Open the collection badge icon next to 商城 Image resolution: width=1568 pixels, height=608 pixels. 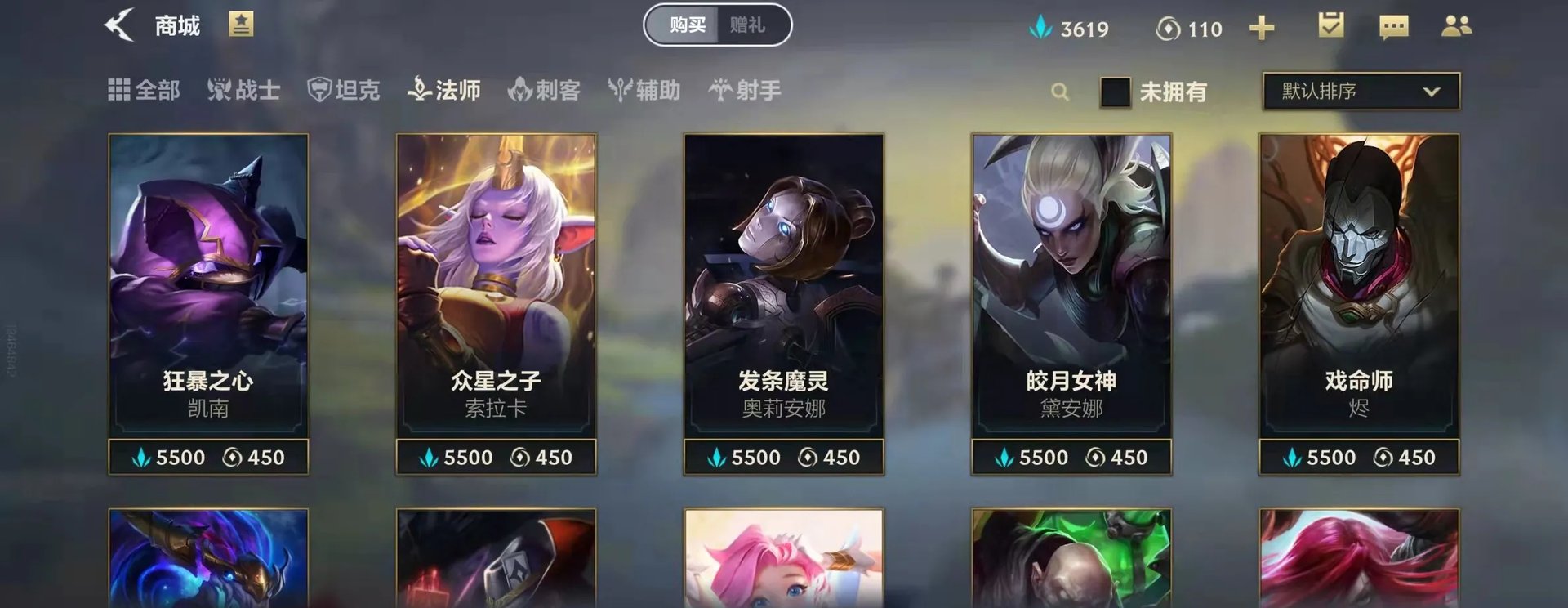pos(240,25)
